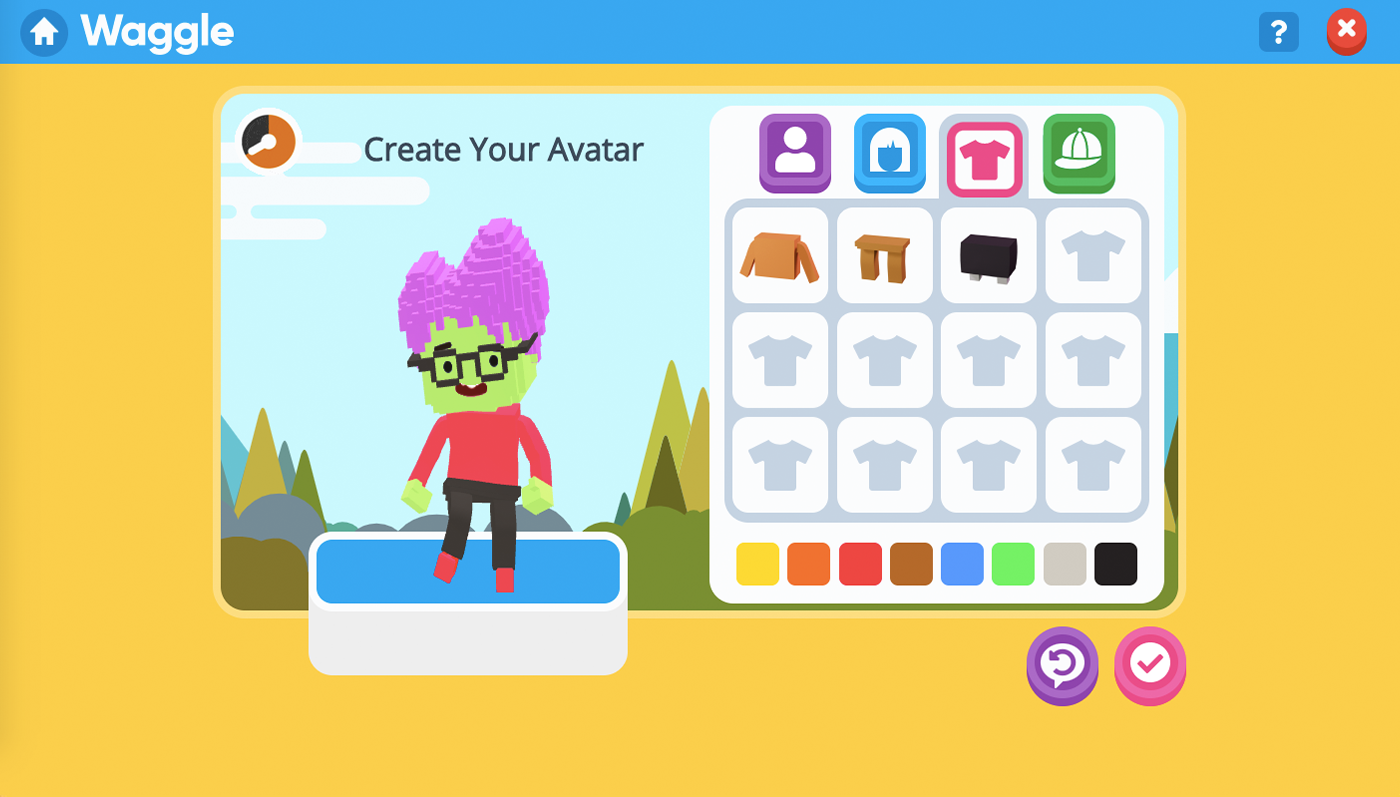Screen dimensions: 1400x797
Task: Close the avatar creator with the red X
Action: [x=1346, y=31]
